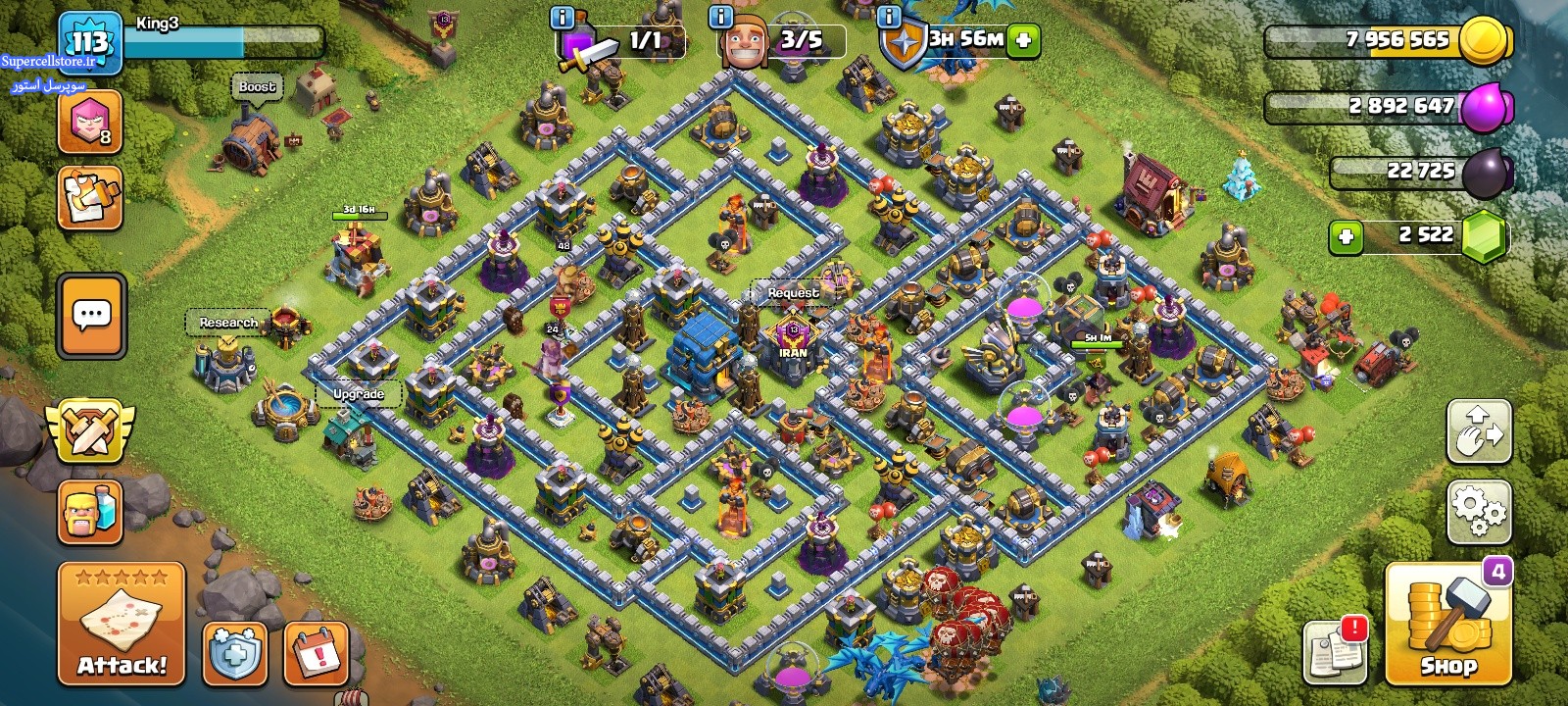Click the player level 113 badge

pos(90,42)
